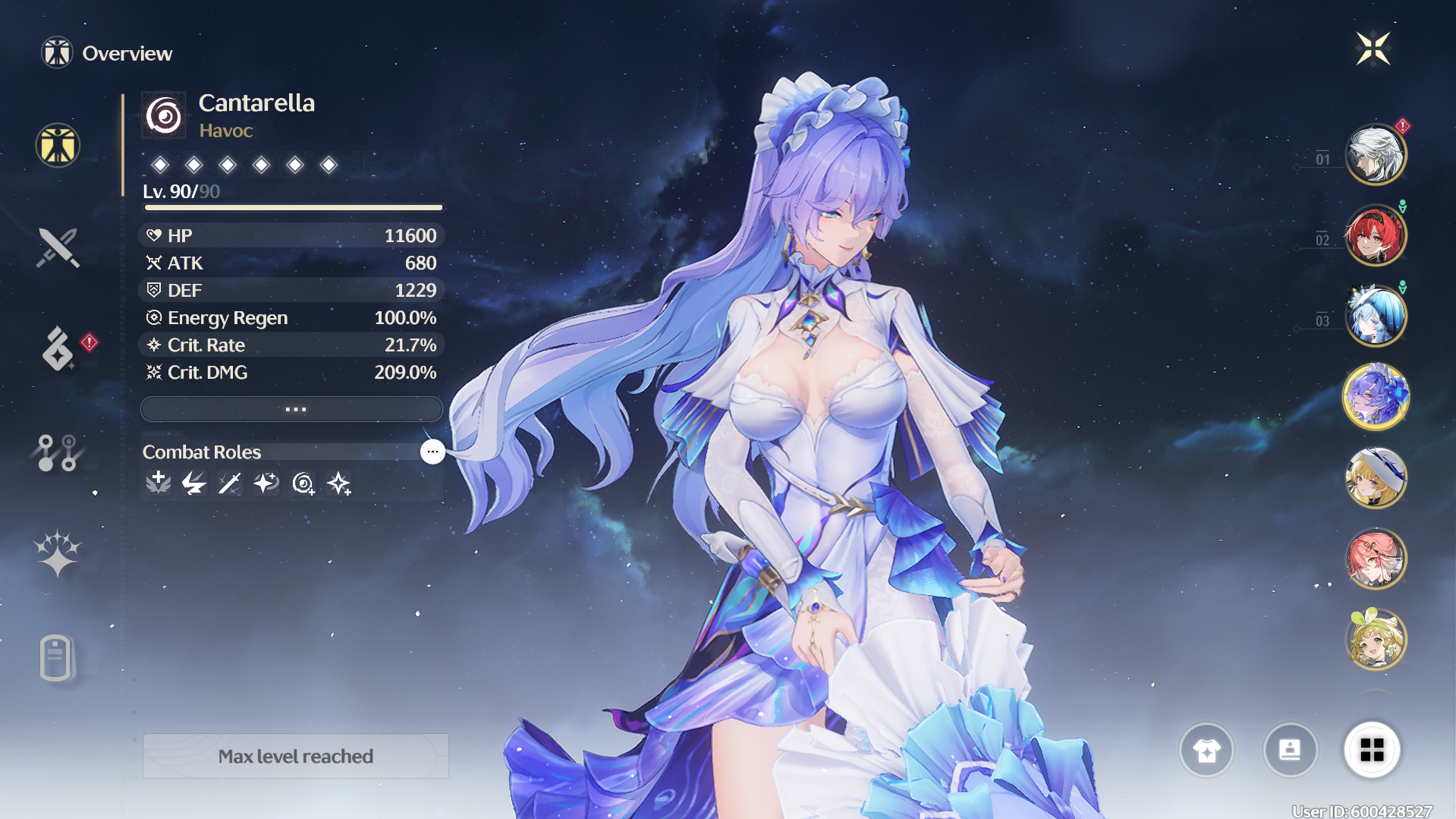Select Cantarella's highlighted portrait
Image resolution: width=1456 pixels, height=819 pixels.
[x=1375, y=396]
